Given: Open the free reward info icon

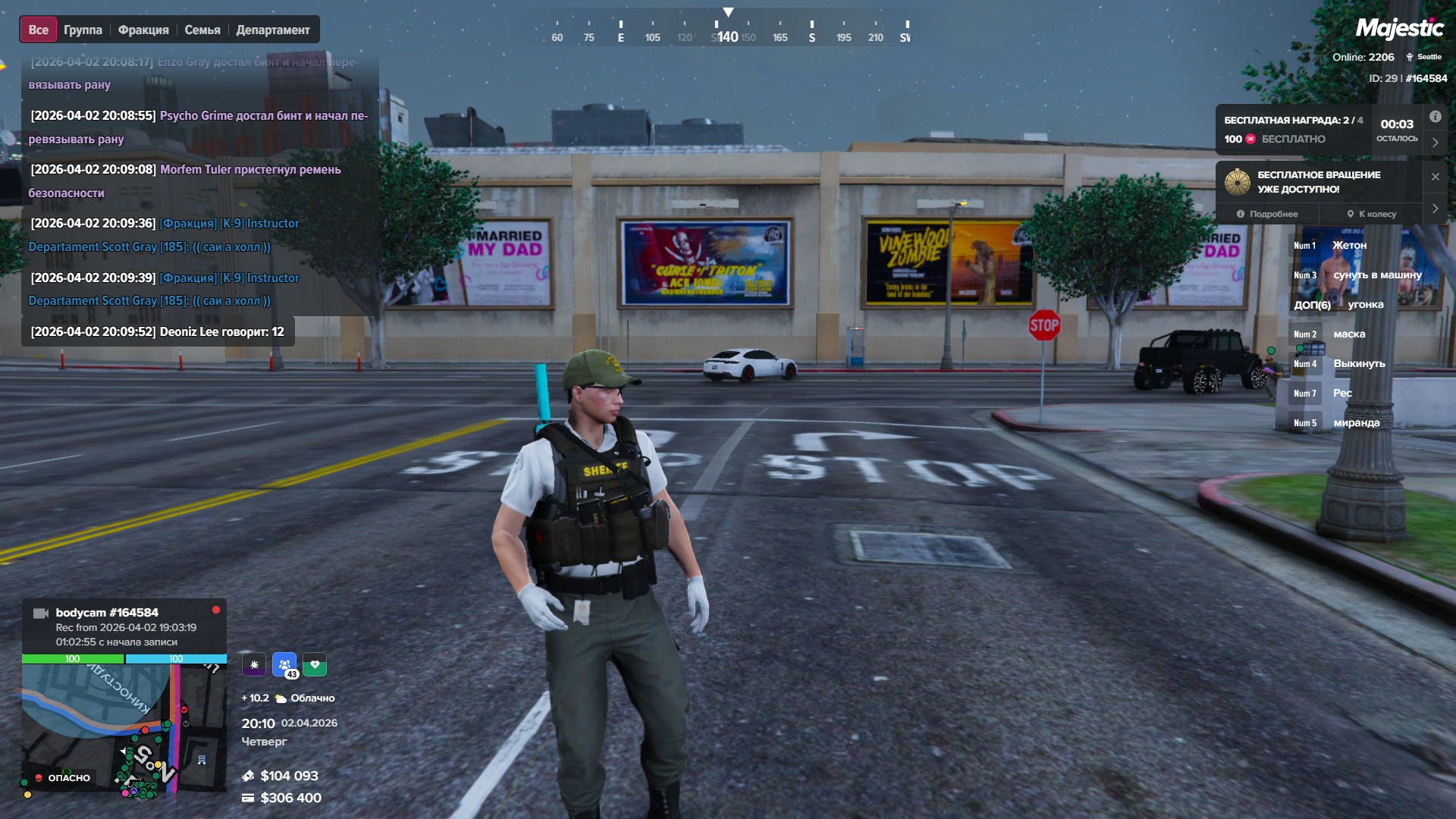Looking at the screenshot, I should 1436,117.
